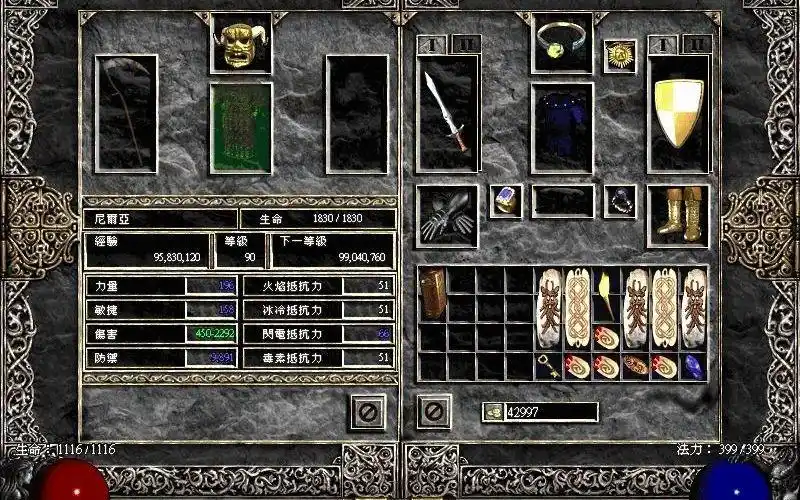Viewport: 800px width, 500px height.
Task: Select the blue gem in the inventory
Action: click(693, 366)
